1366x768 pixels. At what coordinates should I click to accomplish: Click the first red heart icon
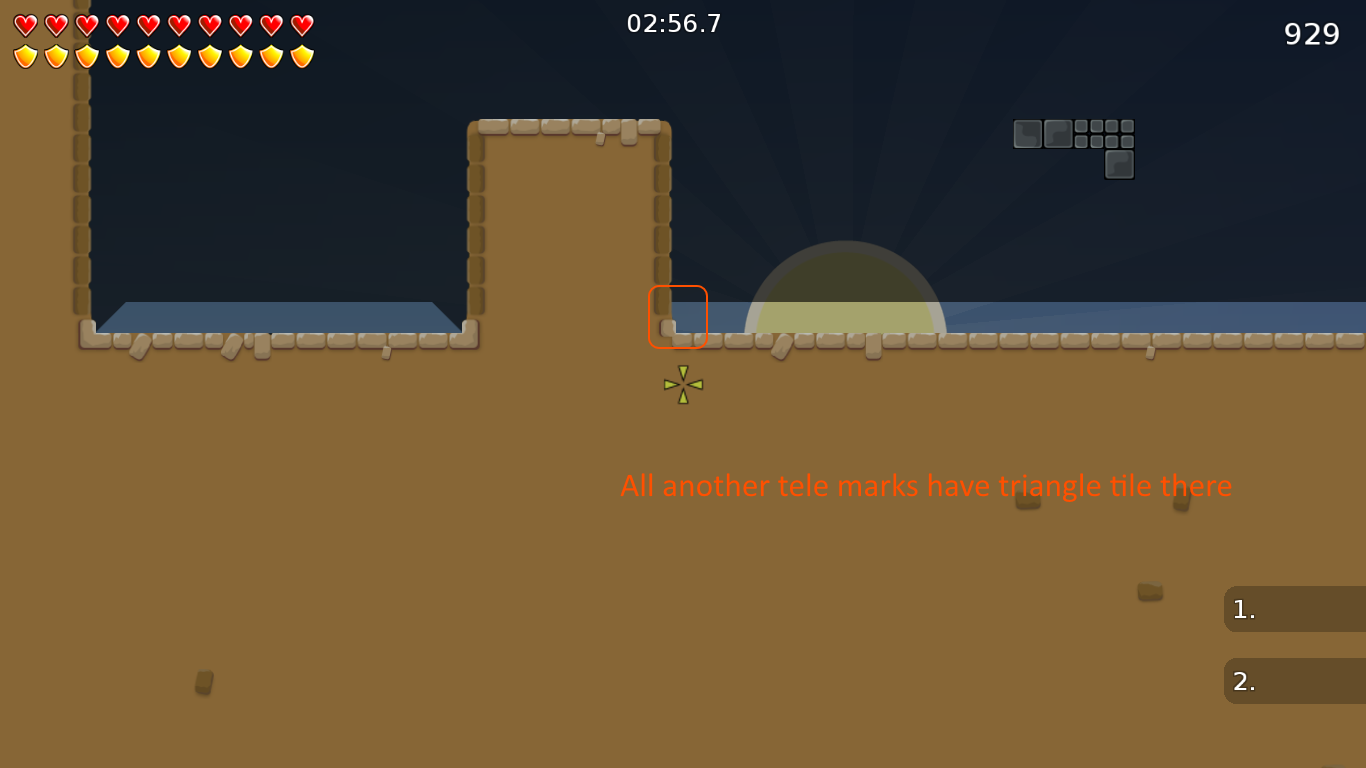(x=25, y=25)
